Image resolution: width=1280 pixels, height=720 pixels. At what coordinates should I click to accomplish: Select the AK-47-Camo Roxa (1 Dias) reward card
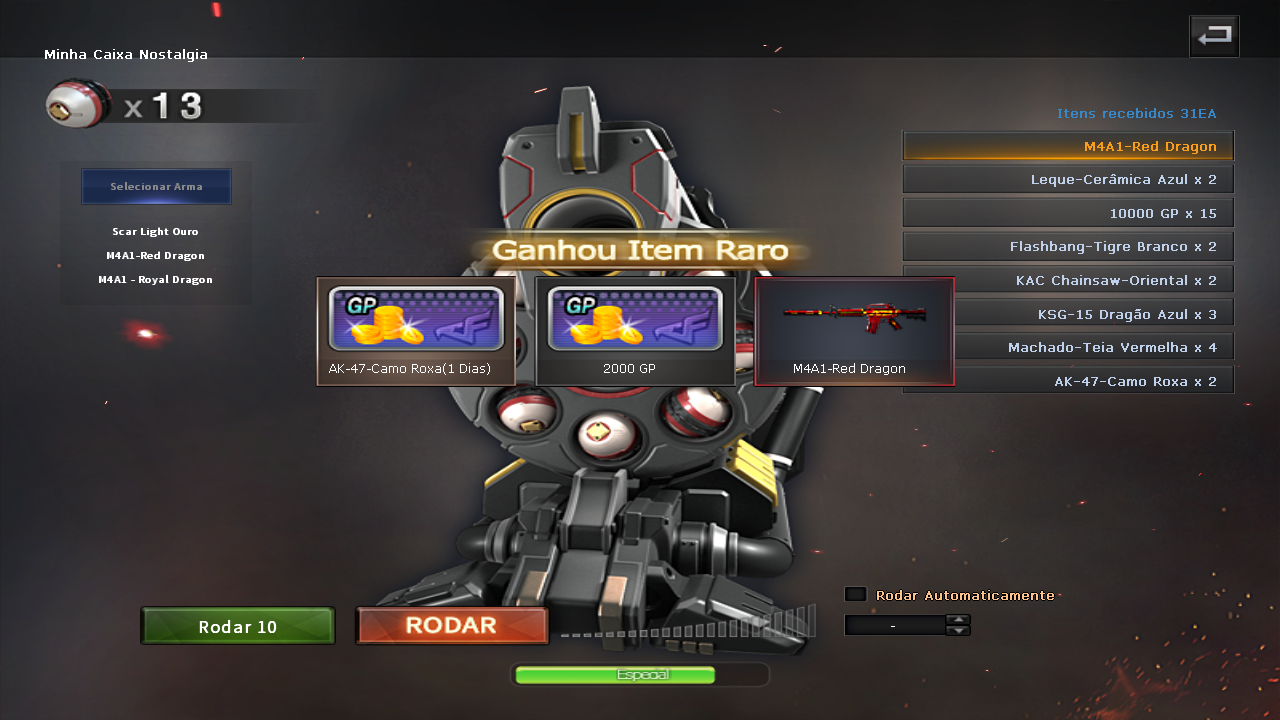416,331
